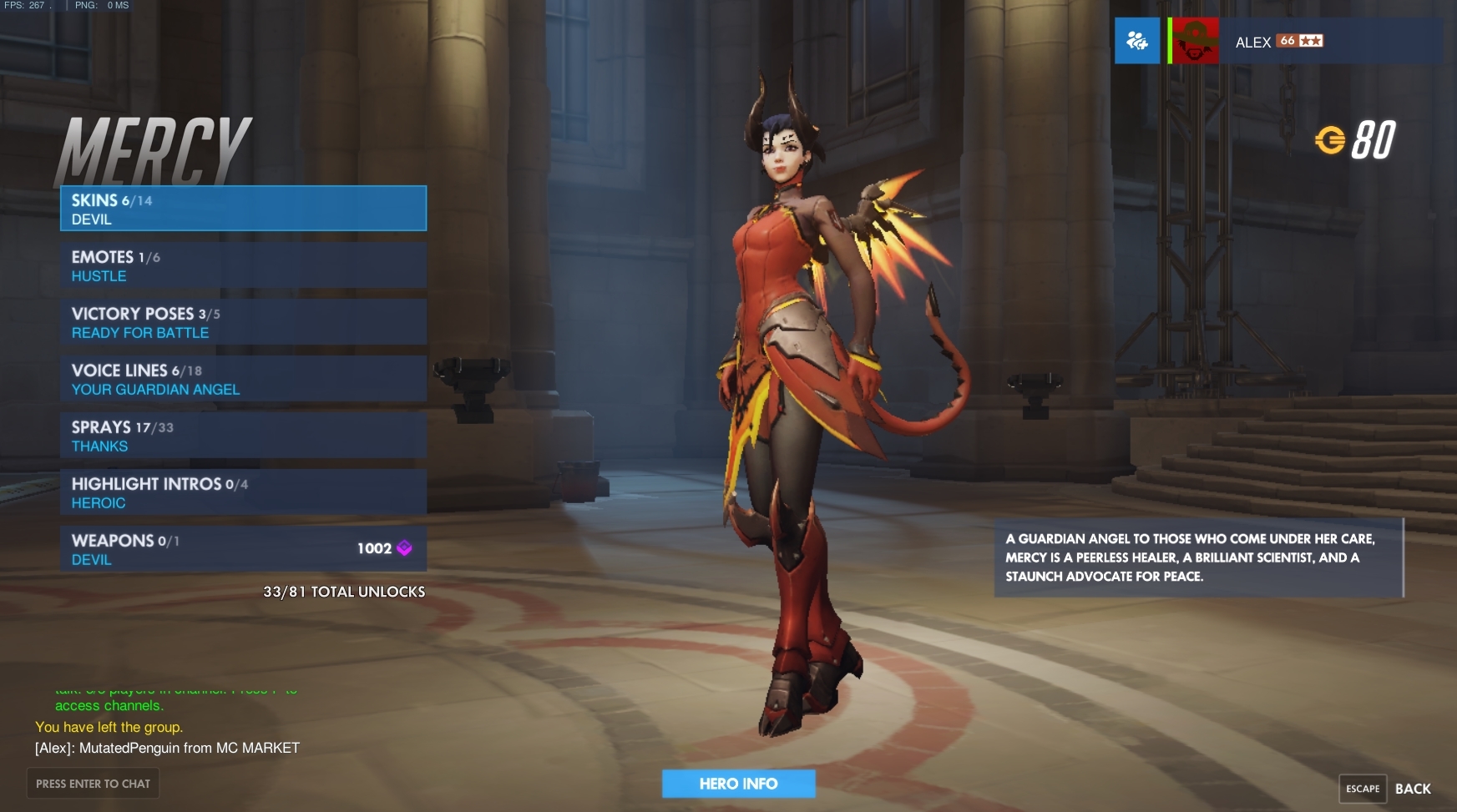Viewport: 1457px width, 812px height.
Task: Select the Emotes category
Action: point(243,265)
